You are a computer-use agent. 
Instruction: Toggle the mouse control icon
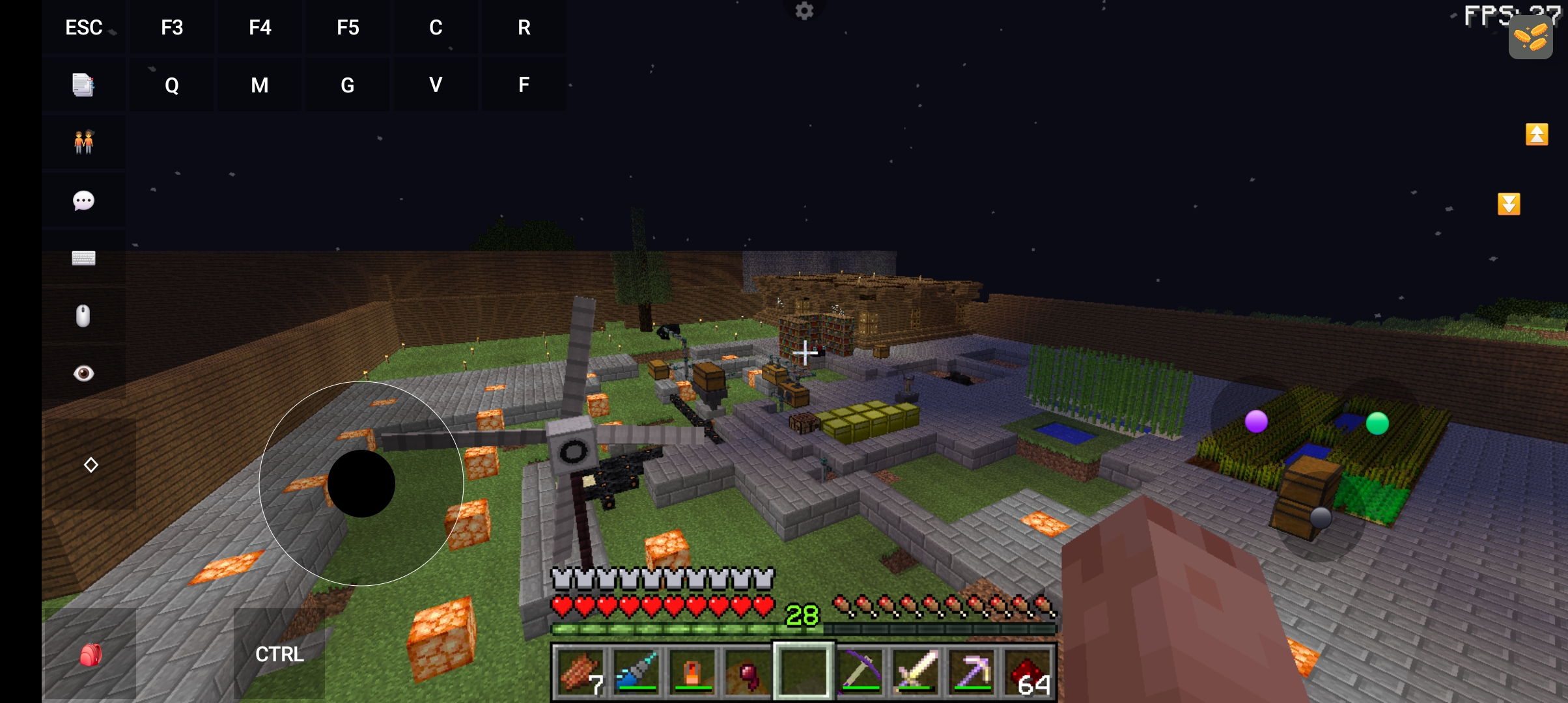click(x=83, y=316)
